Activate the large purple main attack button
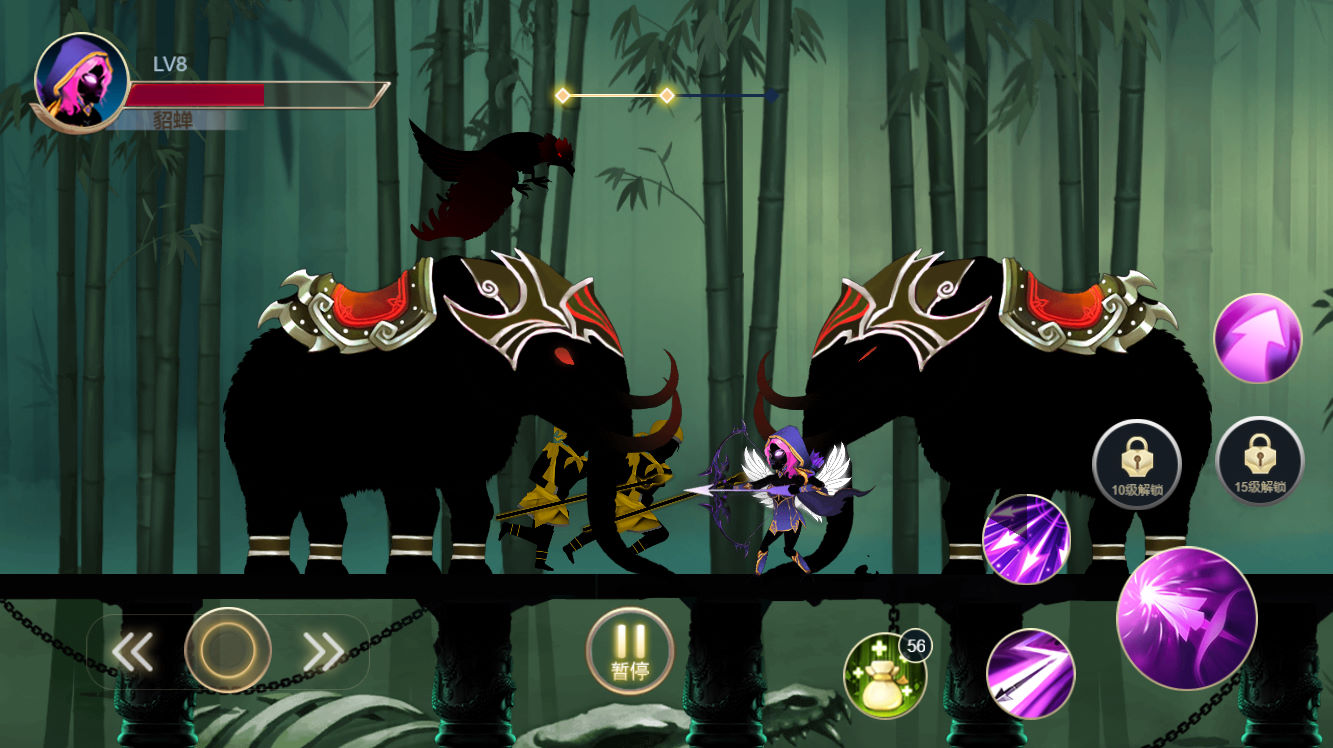The height and width of the screenshot is (748, 1333). (x=1186, y=618)
